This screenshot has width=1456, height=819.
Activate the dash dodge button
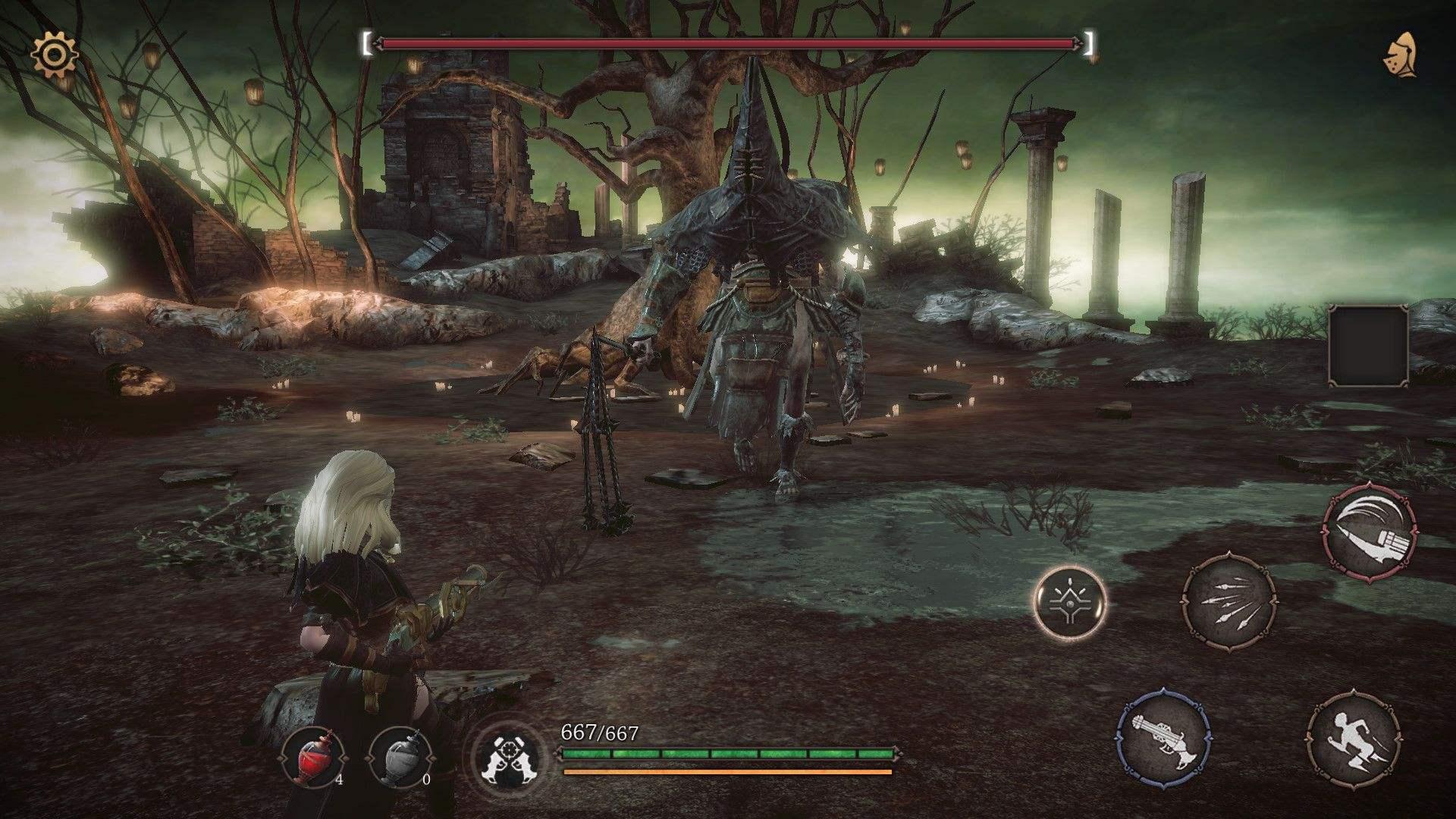click(x=1354, y=738)
